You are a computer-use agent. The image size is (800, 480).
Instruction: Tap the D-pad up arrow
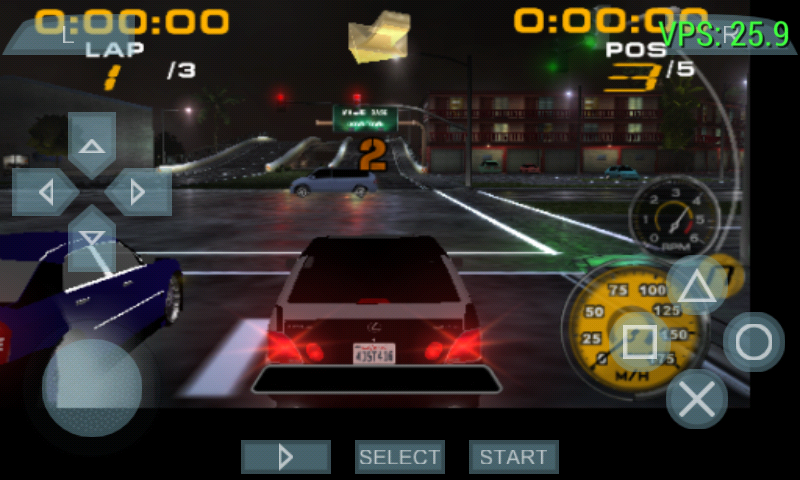coord(92,145)
